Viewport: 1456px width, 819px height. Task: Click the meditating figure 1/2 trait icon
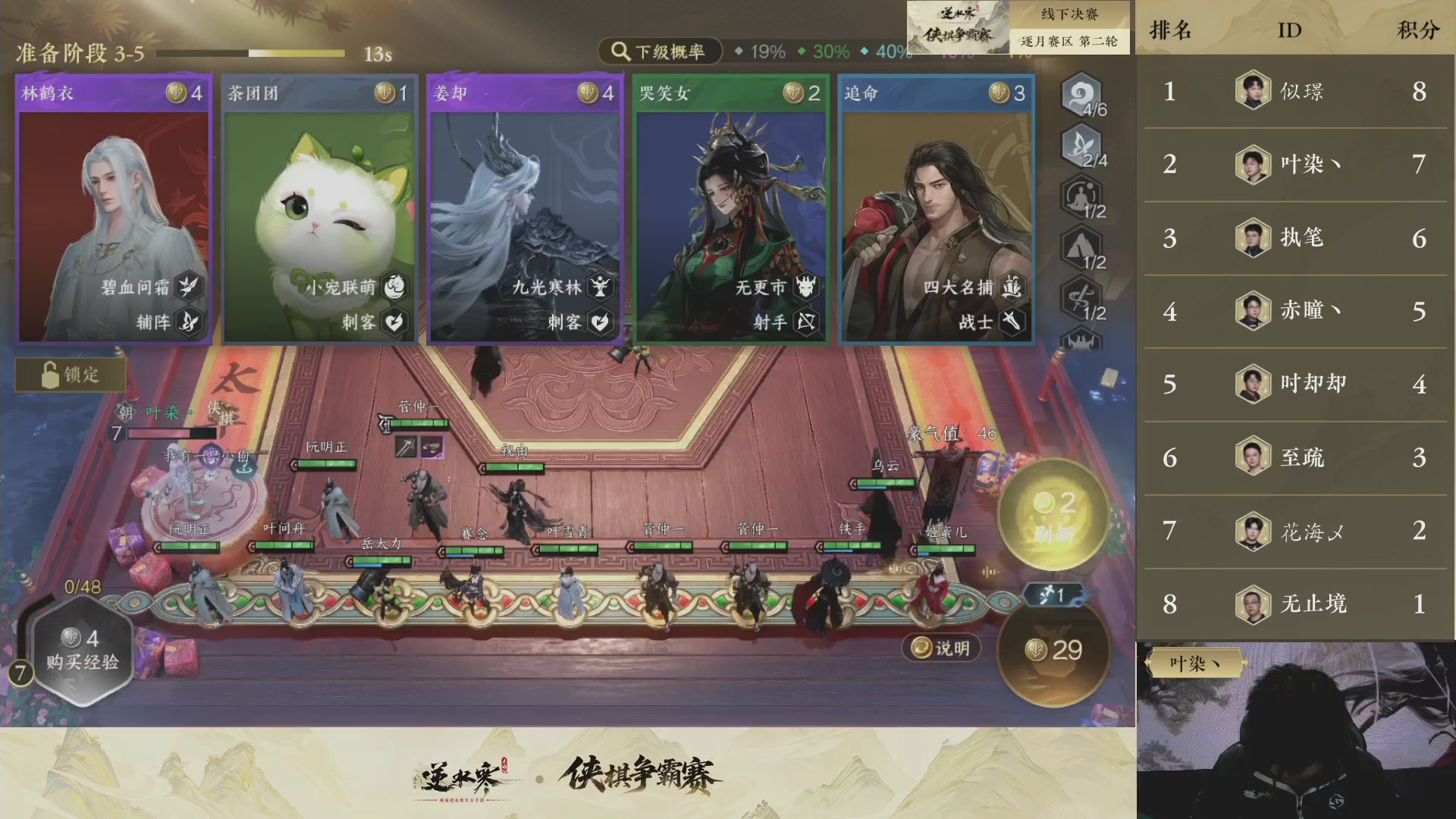1082,197
